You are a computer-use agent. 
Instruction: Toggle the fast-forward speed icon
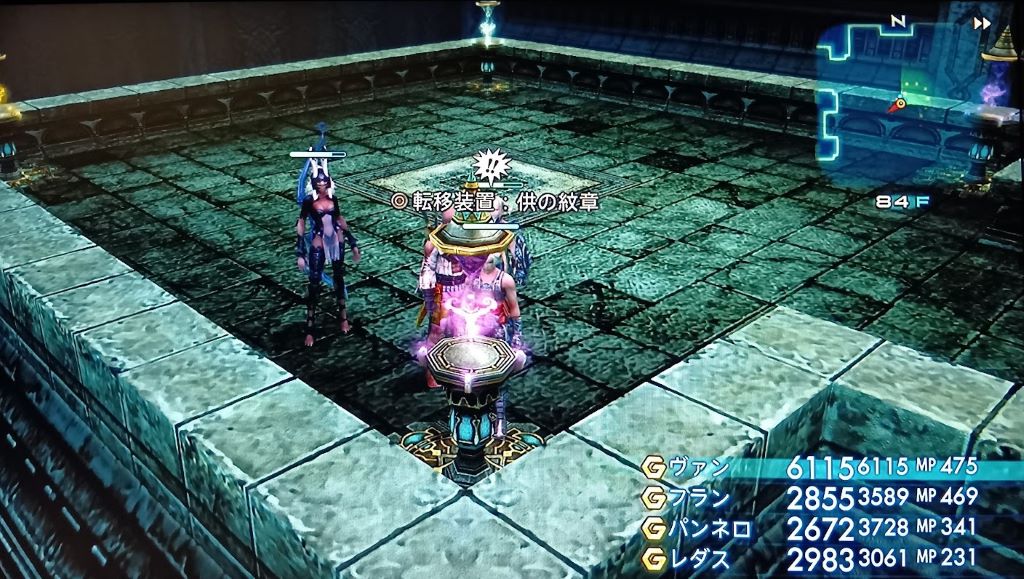pyautogui.click(x=984, y=23)
